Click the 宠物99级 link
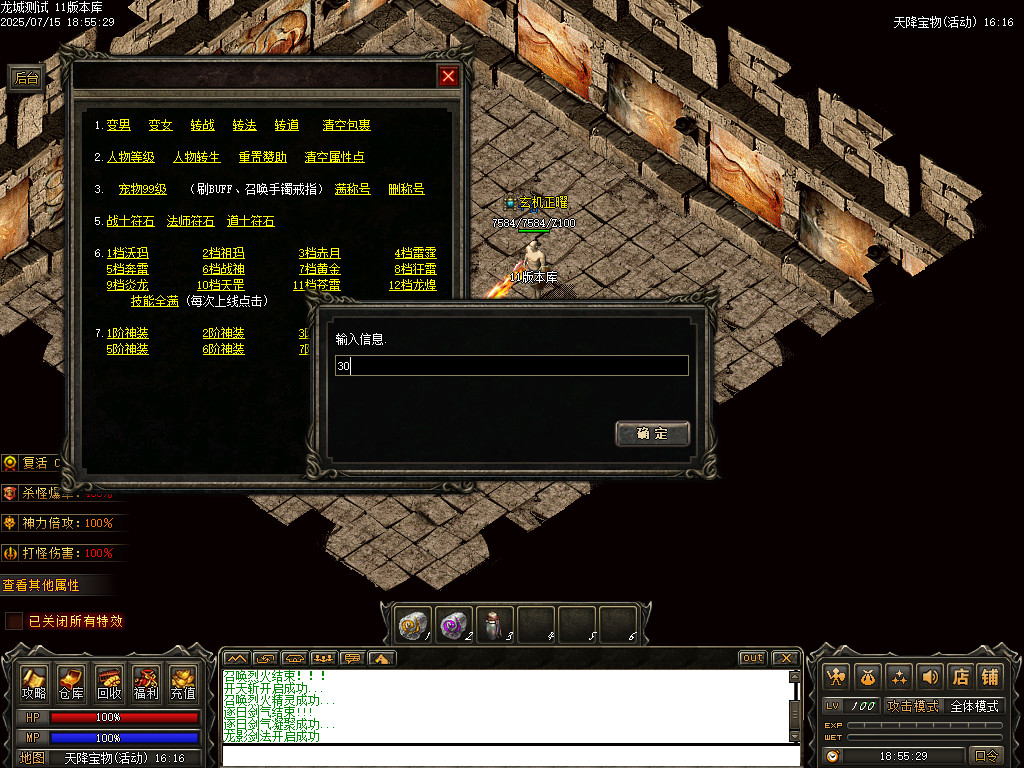 click(x=142, y=189)
